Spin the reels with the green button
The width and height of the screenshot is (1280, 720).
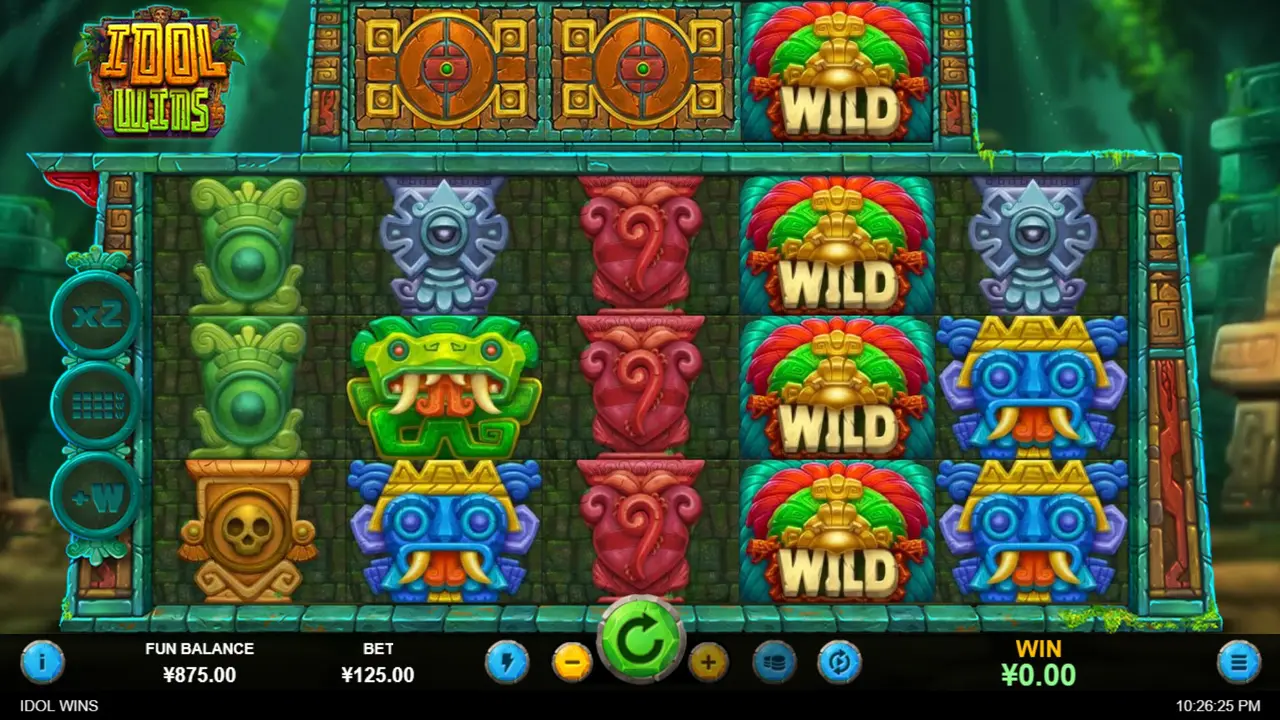(x=640, y=645)
